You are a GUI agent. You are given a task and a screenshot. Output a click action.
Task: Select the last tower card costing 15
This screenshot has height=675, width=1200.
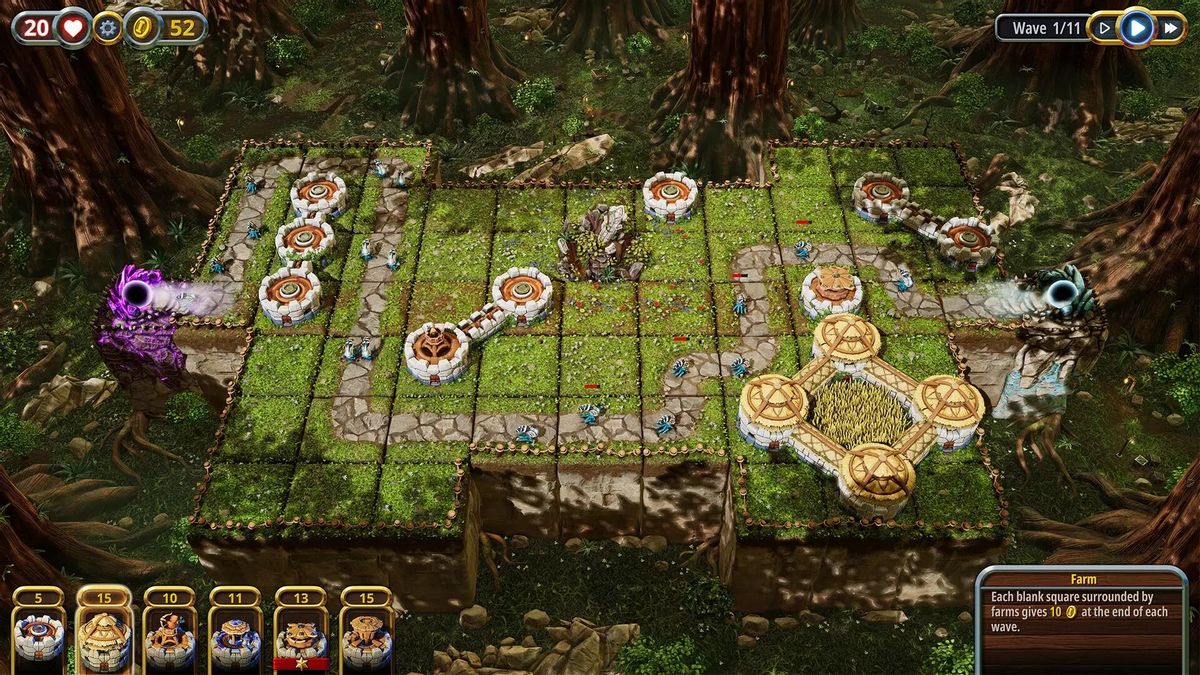(366, 634)
